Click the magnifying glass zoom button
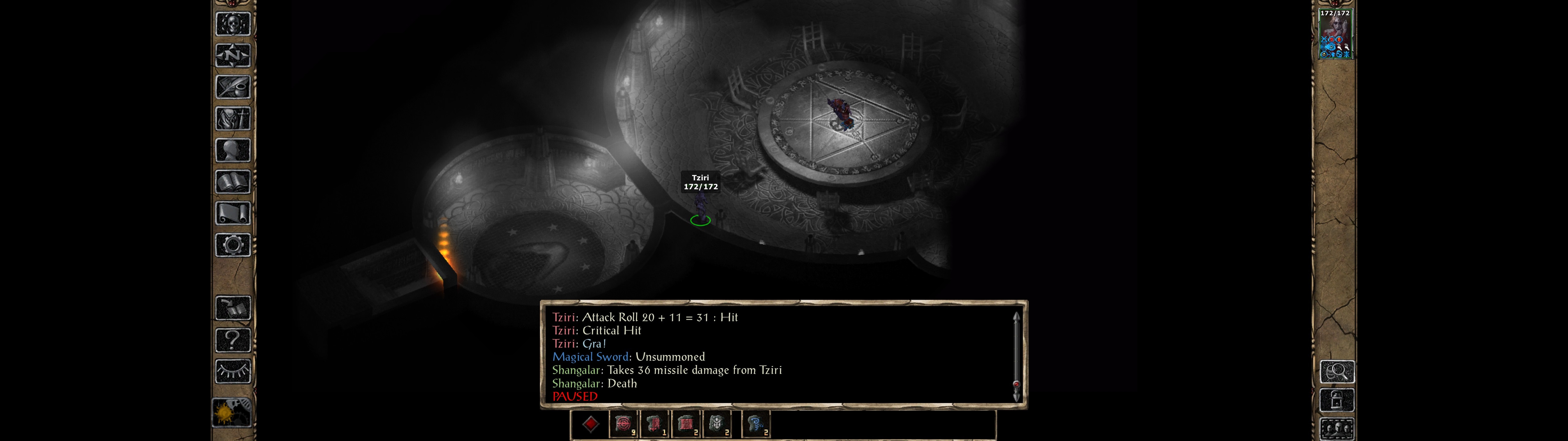This screenshot has height=441, width=1568. [1337, 371]
